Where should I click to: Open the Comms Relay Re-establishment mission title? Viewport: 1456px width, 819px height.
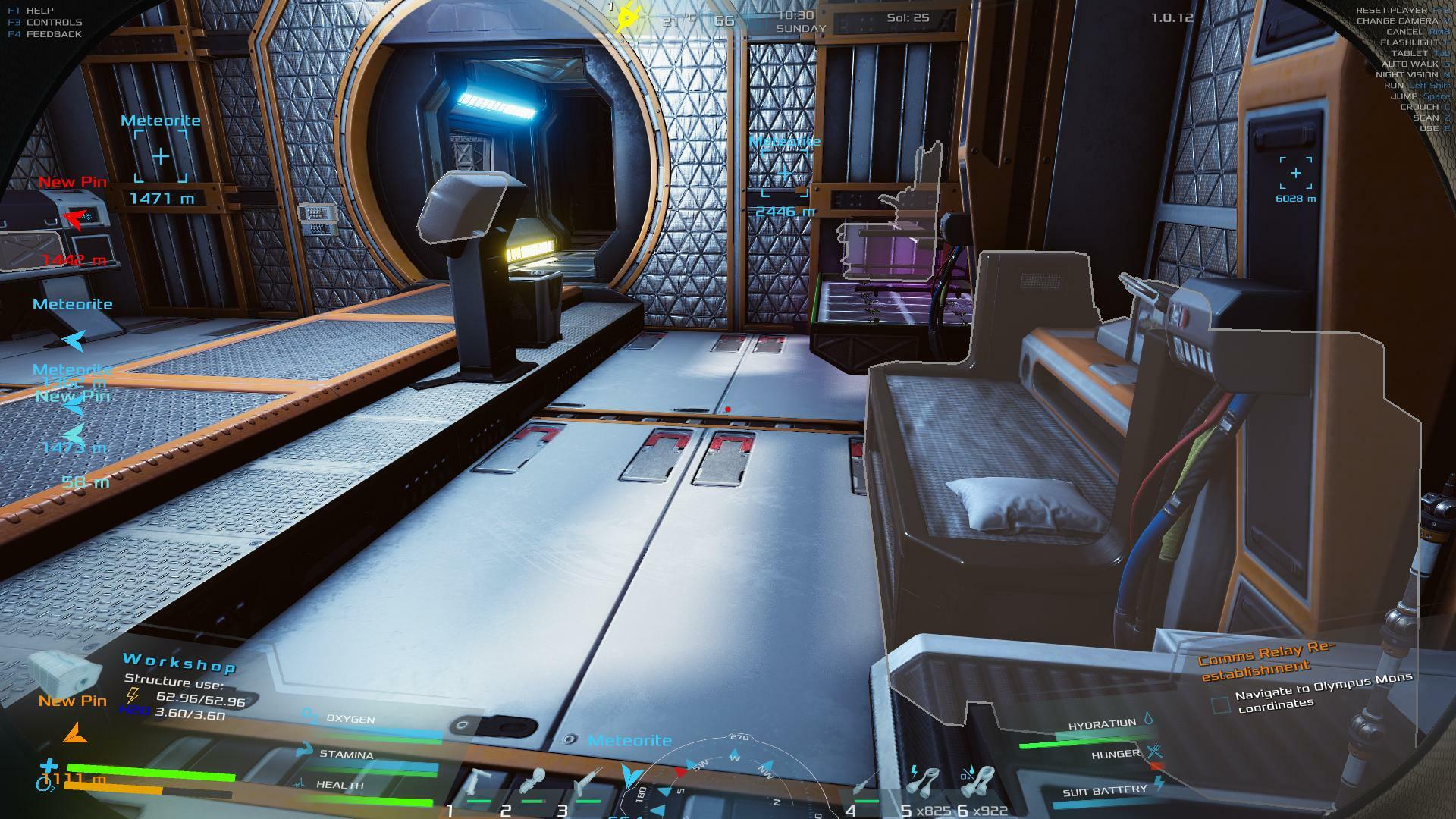(x=1265, y=660)
